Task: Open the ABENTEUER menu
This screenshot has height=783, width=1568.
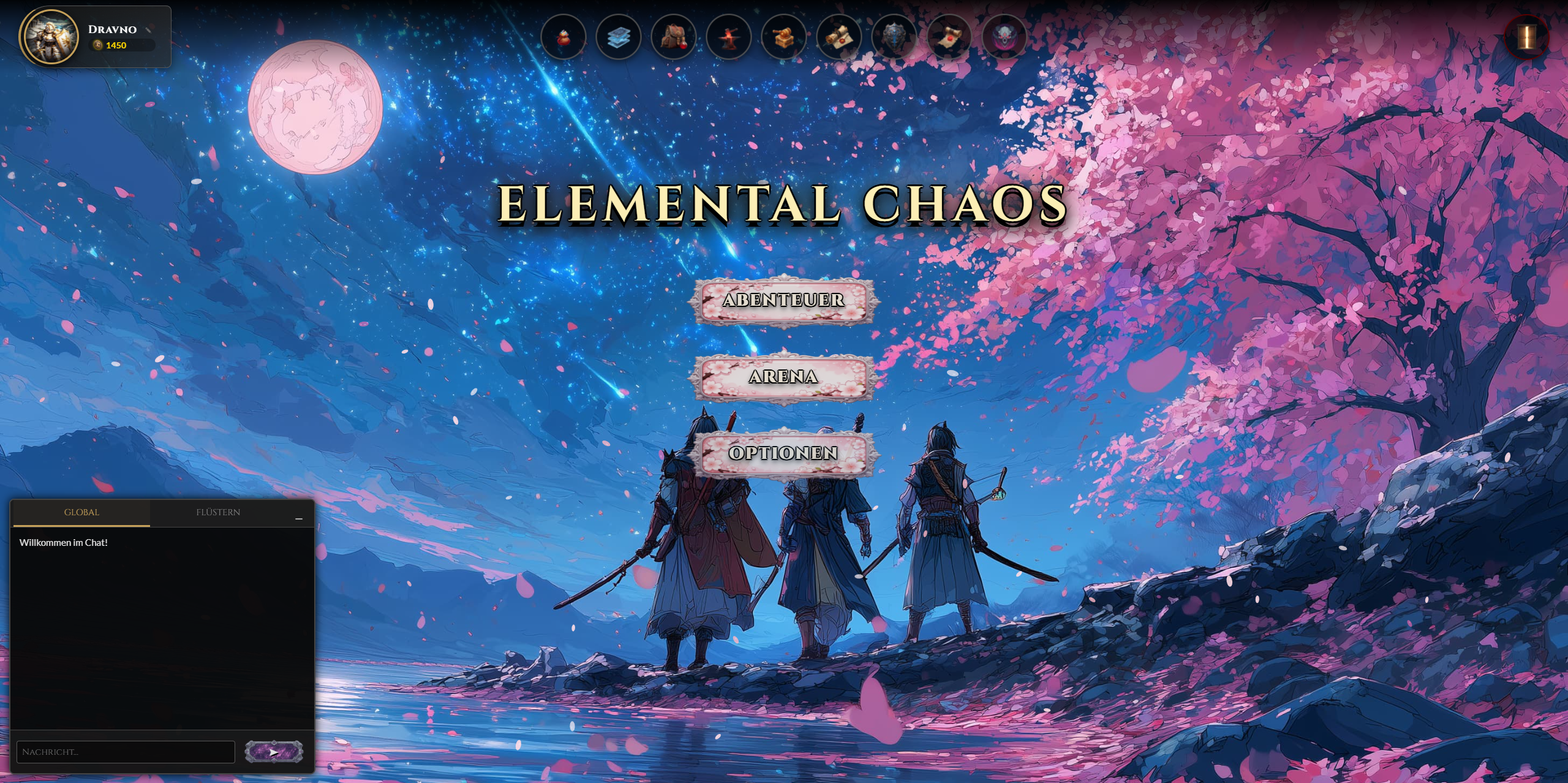Action: (783, 301)
